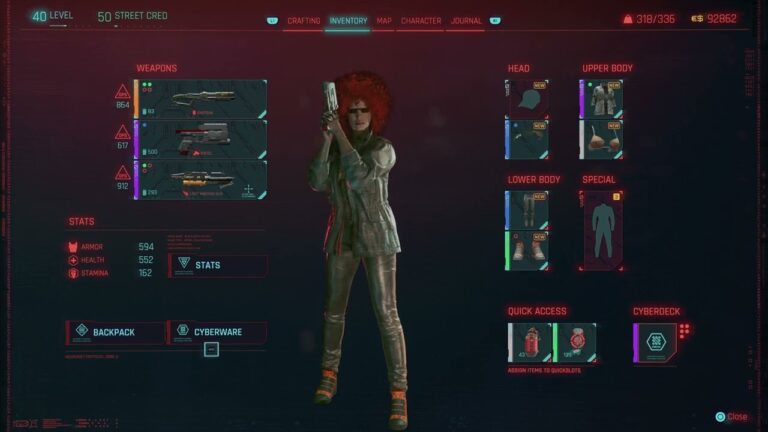768x432 pixels.
Task: Open the Journal tab
Action: pyautogui.click(x=466, y=20)
